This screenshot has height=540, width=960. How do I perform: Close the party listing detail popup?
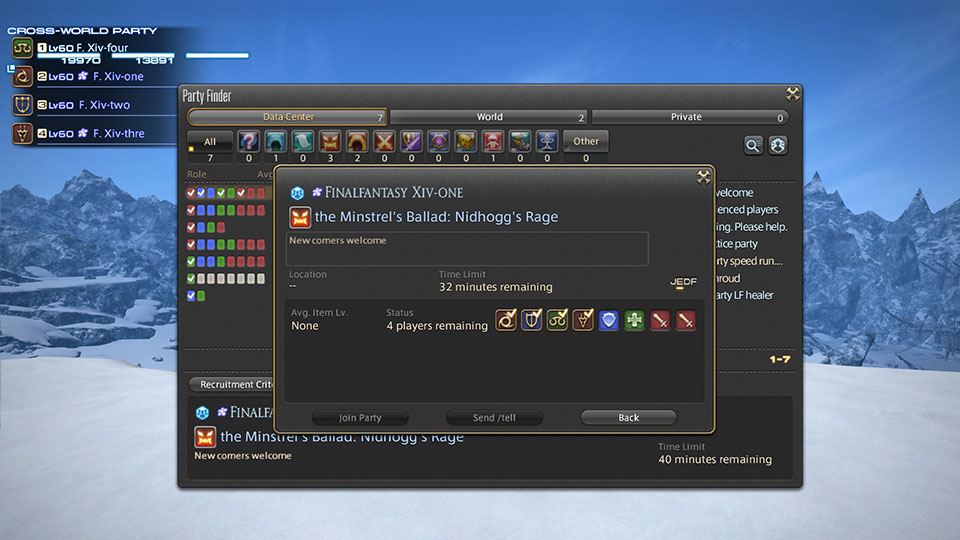pos(704,177)
